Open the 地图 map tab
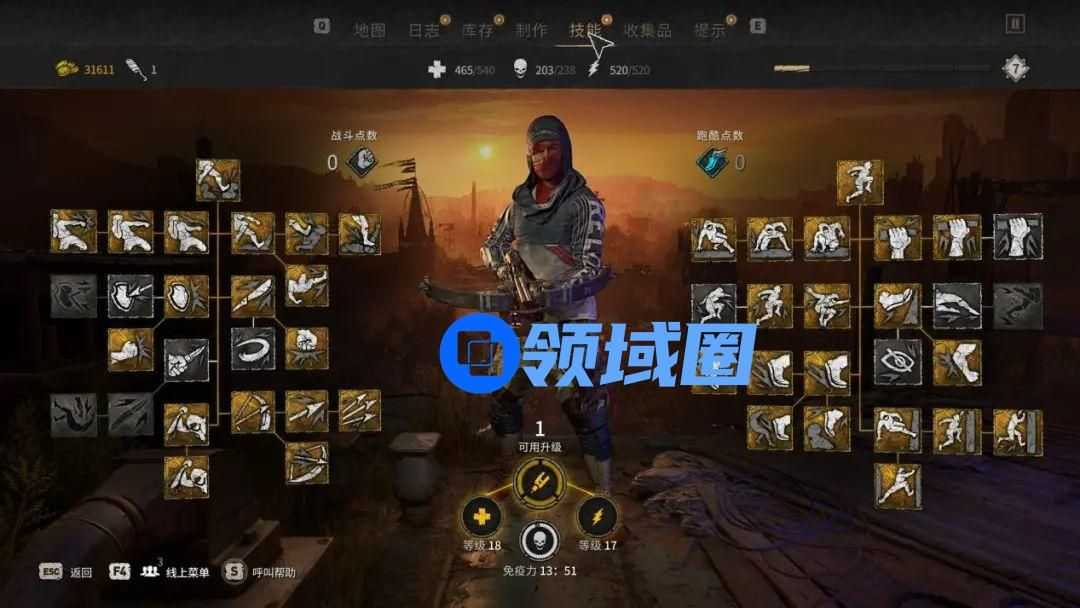Screen dimensions: 1080x608 tap(369, 30)
